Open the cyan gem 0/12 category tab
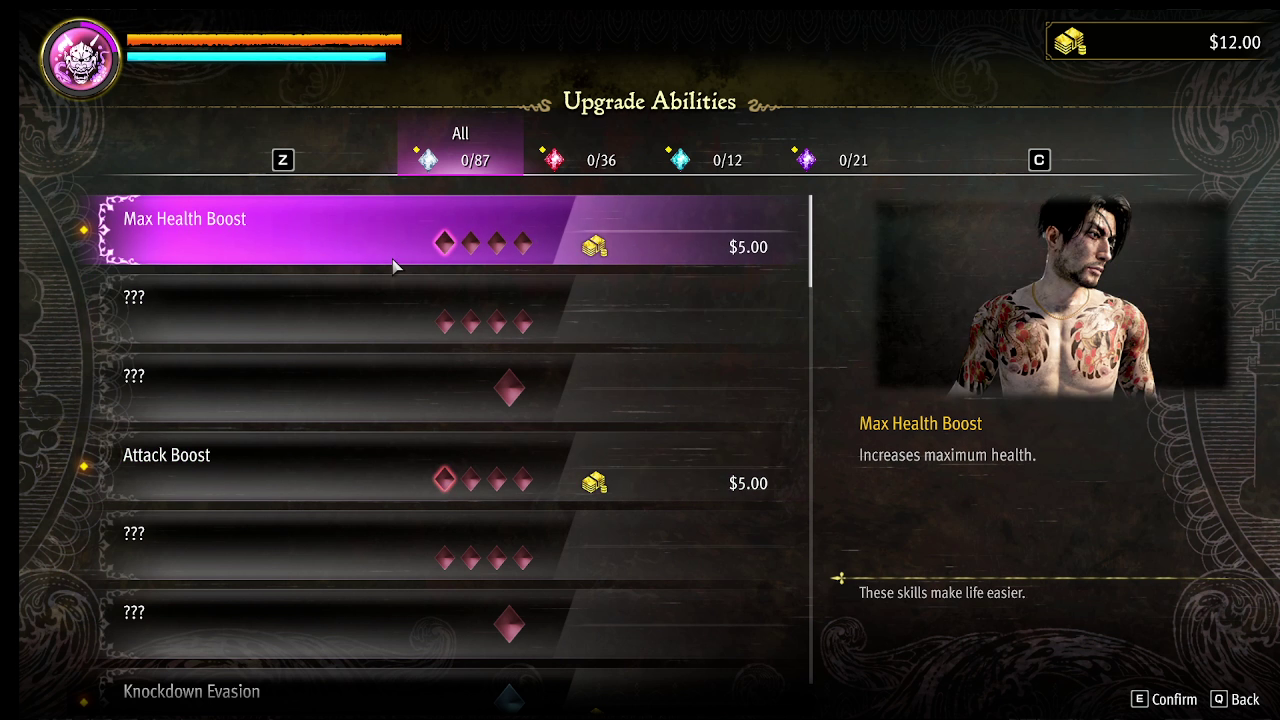The height and width of the screenshot is (720, 1280). (707, 160)
